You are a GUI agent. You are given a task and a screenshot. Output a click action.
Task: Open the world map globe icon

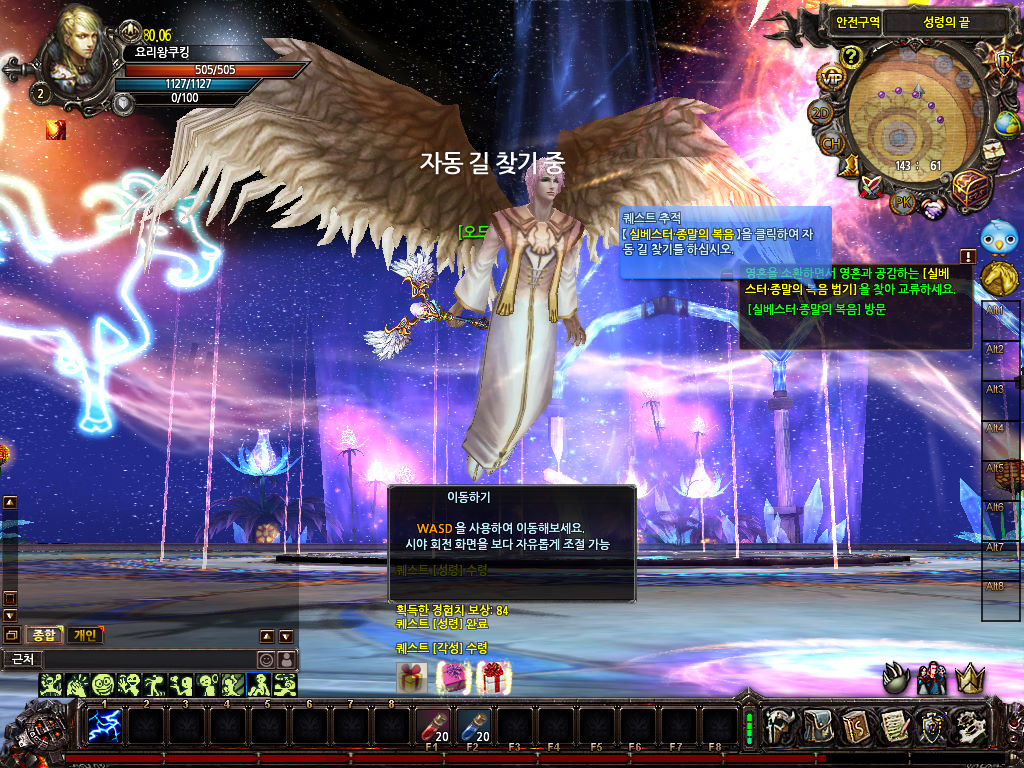[1006, 123]
